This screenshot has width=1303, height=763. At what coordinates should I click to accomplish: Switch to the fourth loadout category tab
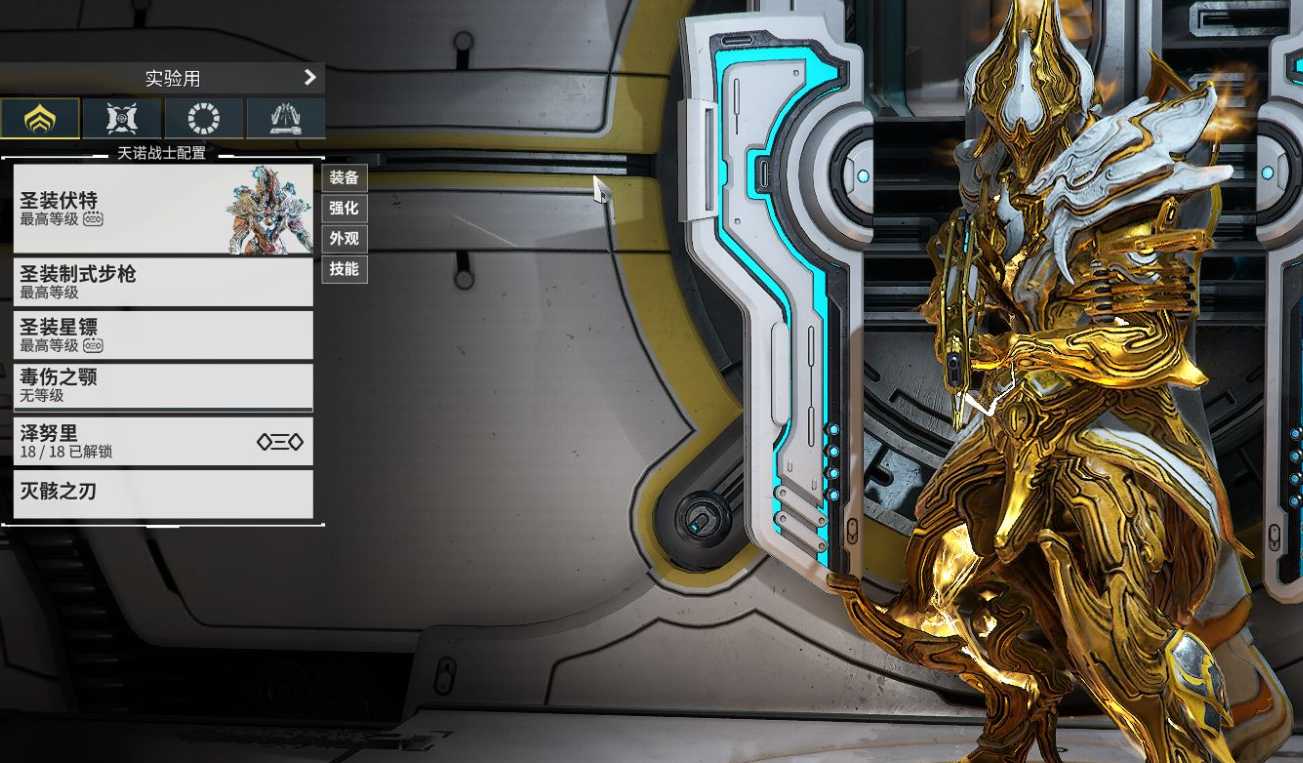(285, 118)
